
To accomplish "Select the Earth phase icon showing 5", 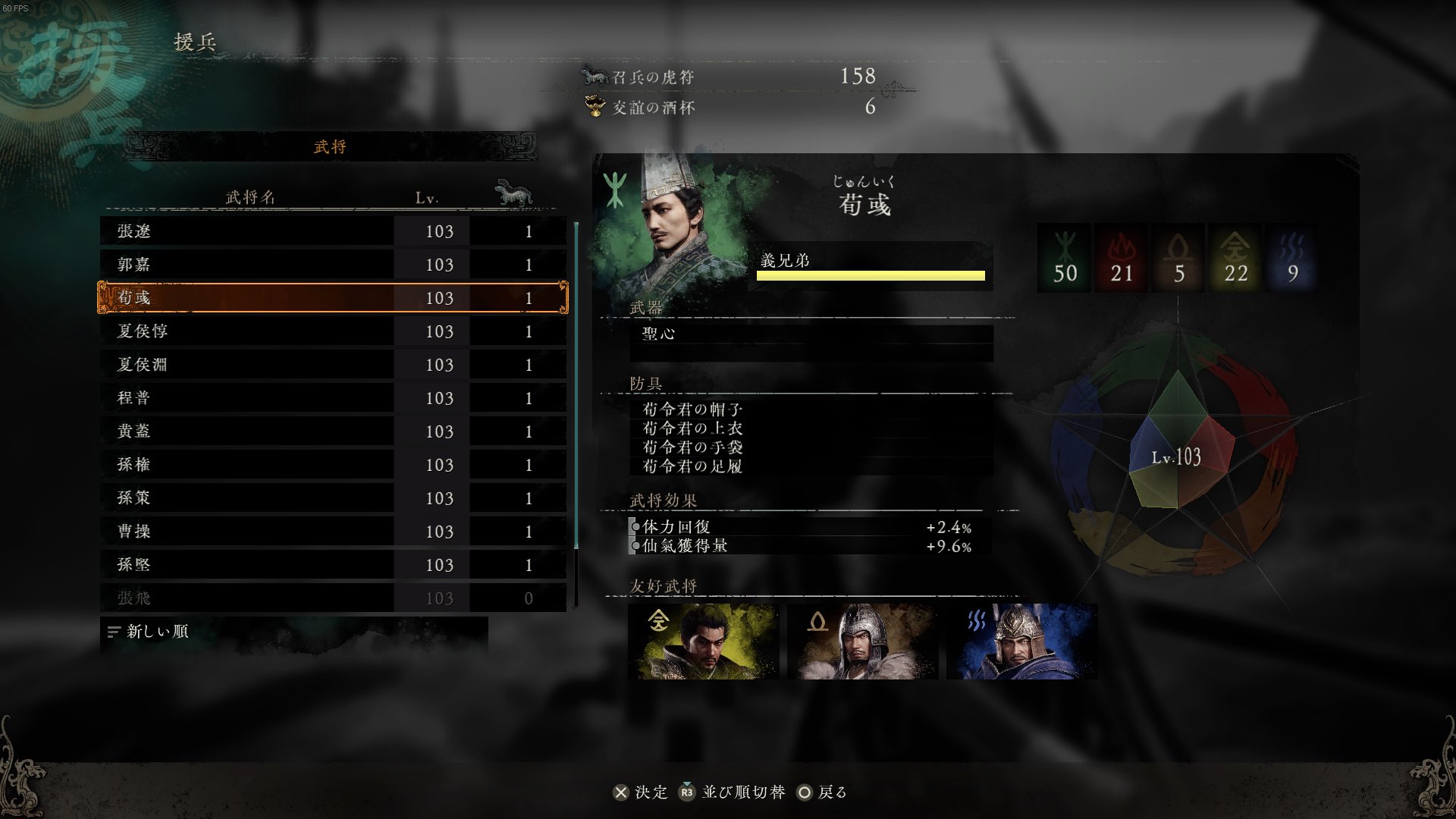I will point(1178,258).
